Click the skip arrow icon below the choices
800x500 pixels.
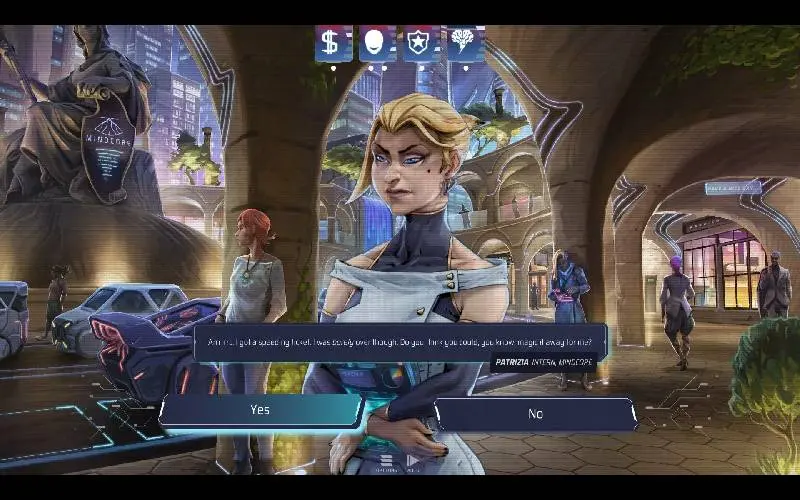click(411, 461)
